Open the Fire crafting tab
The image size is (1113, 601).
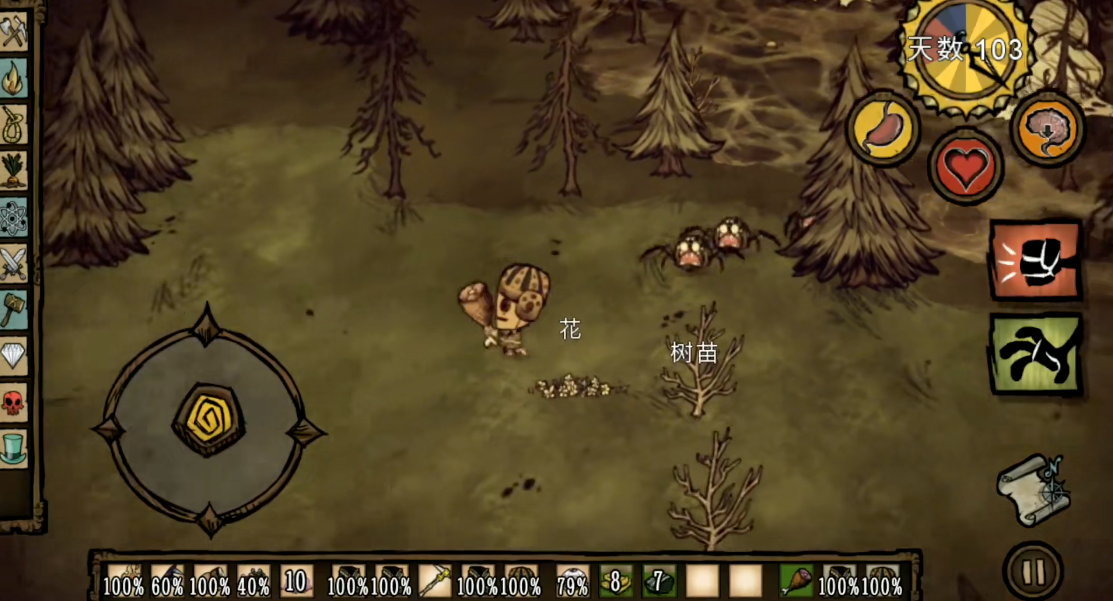(14, 78)
